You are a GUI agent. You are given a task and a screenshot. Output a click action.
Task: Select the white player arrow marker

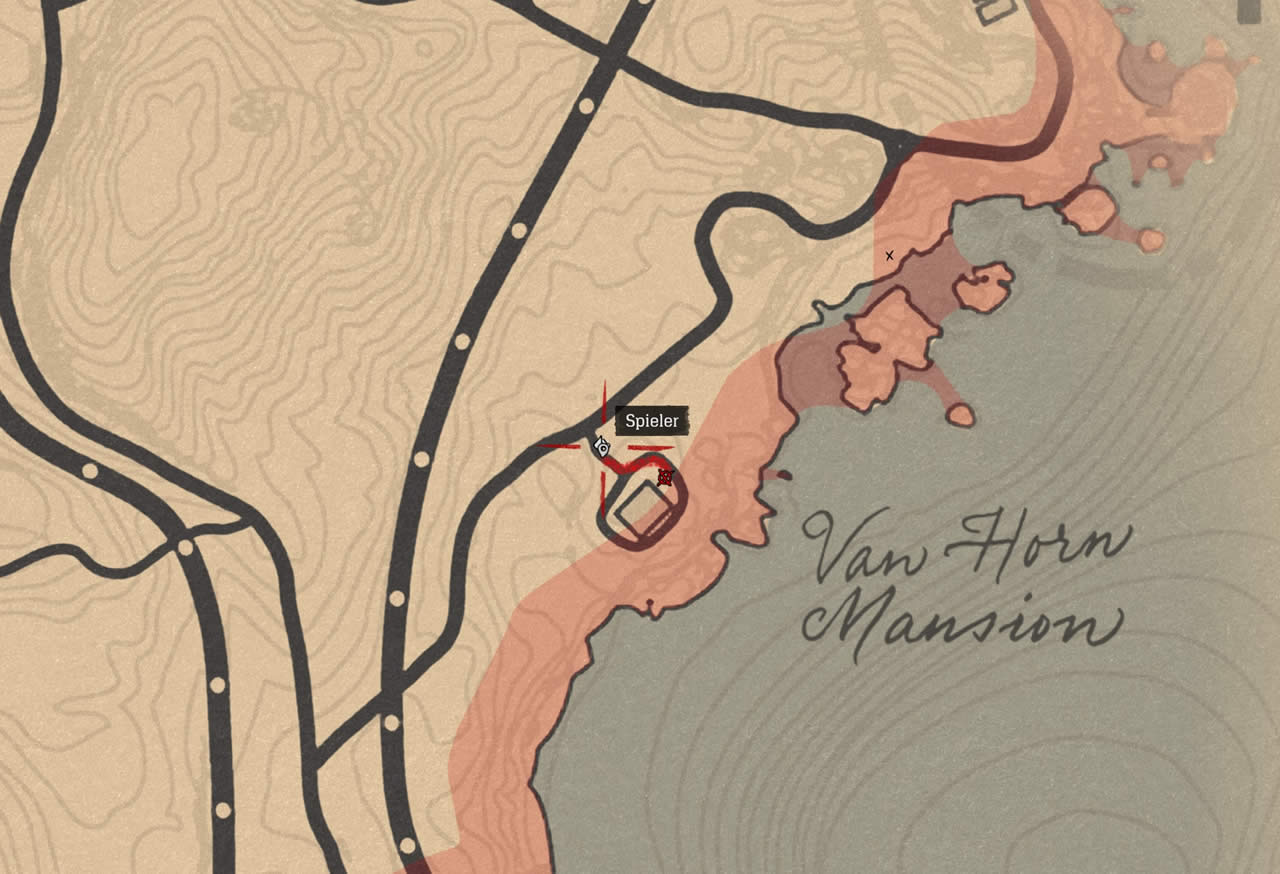[x=602, y=447]
